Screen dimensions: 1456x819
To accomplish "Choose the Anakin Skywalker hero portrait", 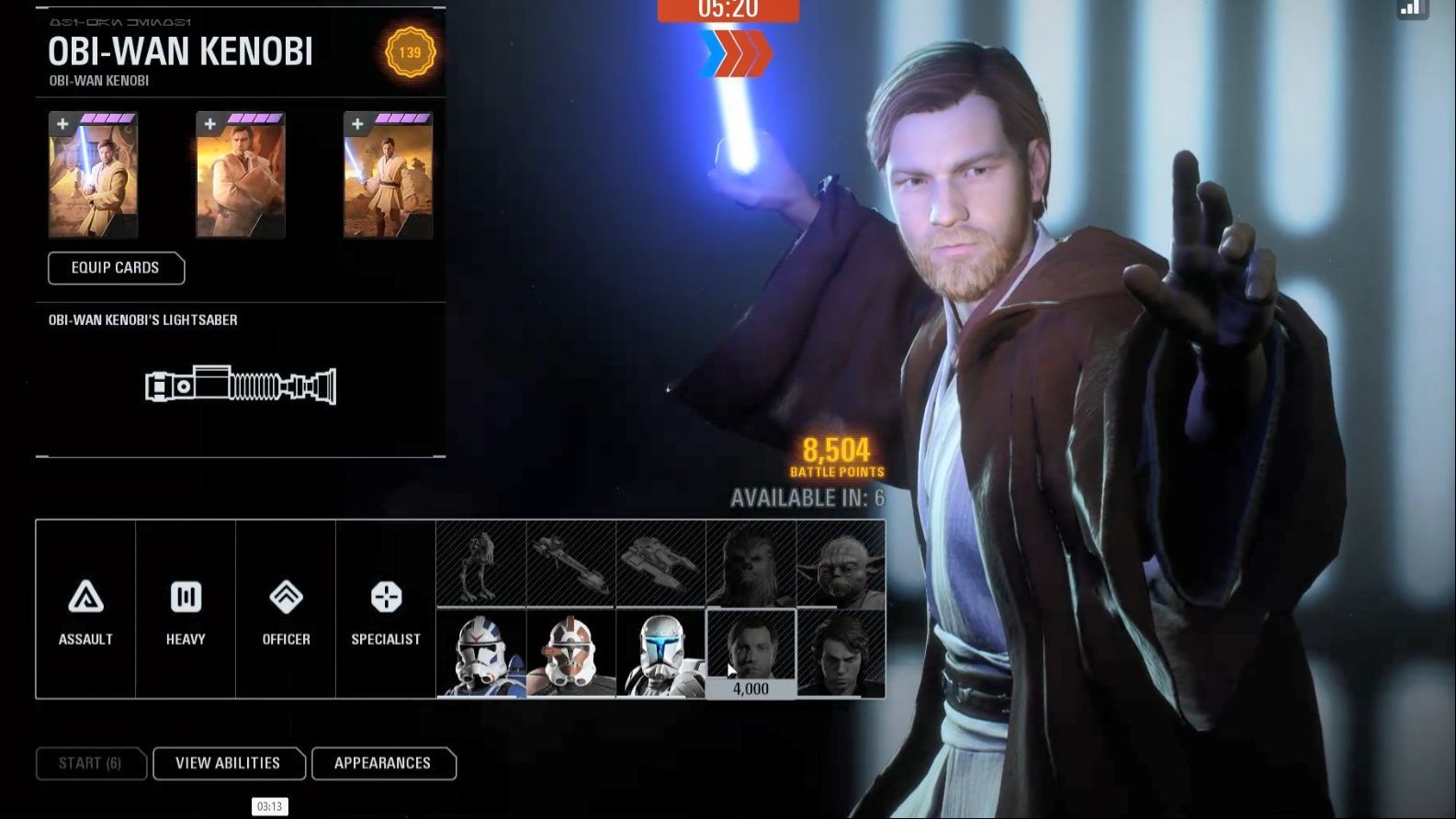I will pos(841,654).
